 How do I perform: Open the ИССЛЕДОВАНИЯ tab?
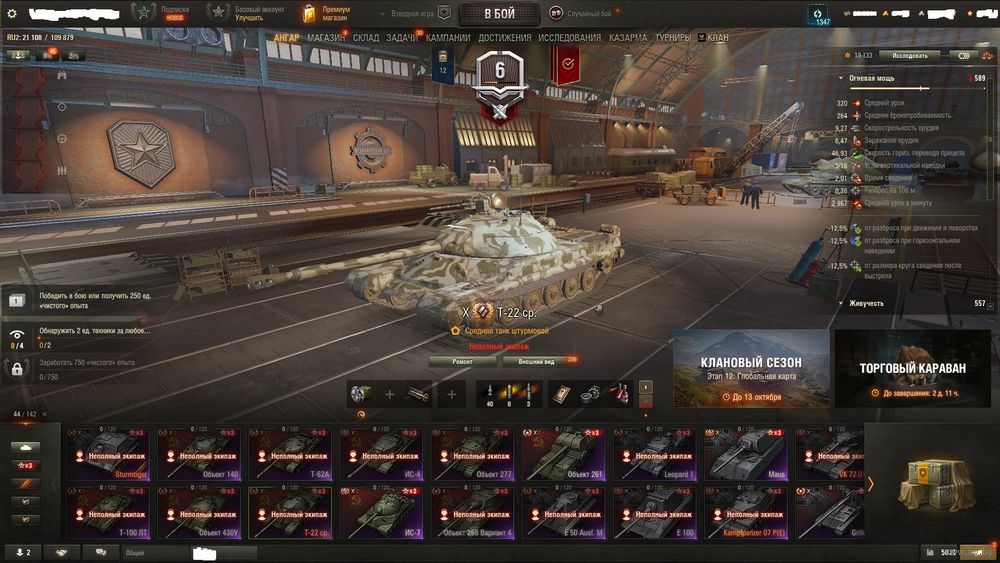(x=570, y=38)
